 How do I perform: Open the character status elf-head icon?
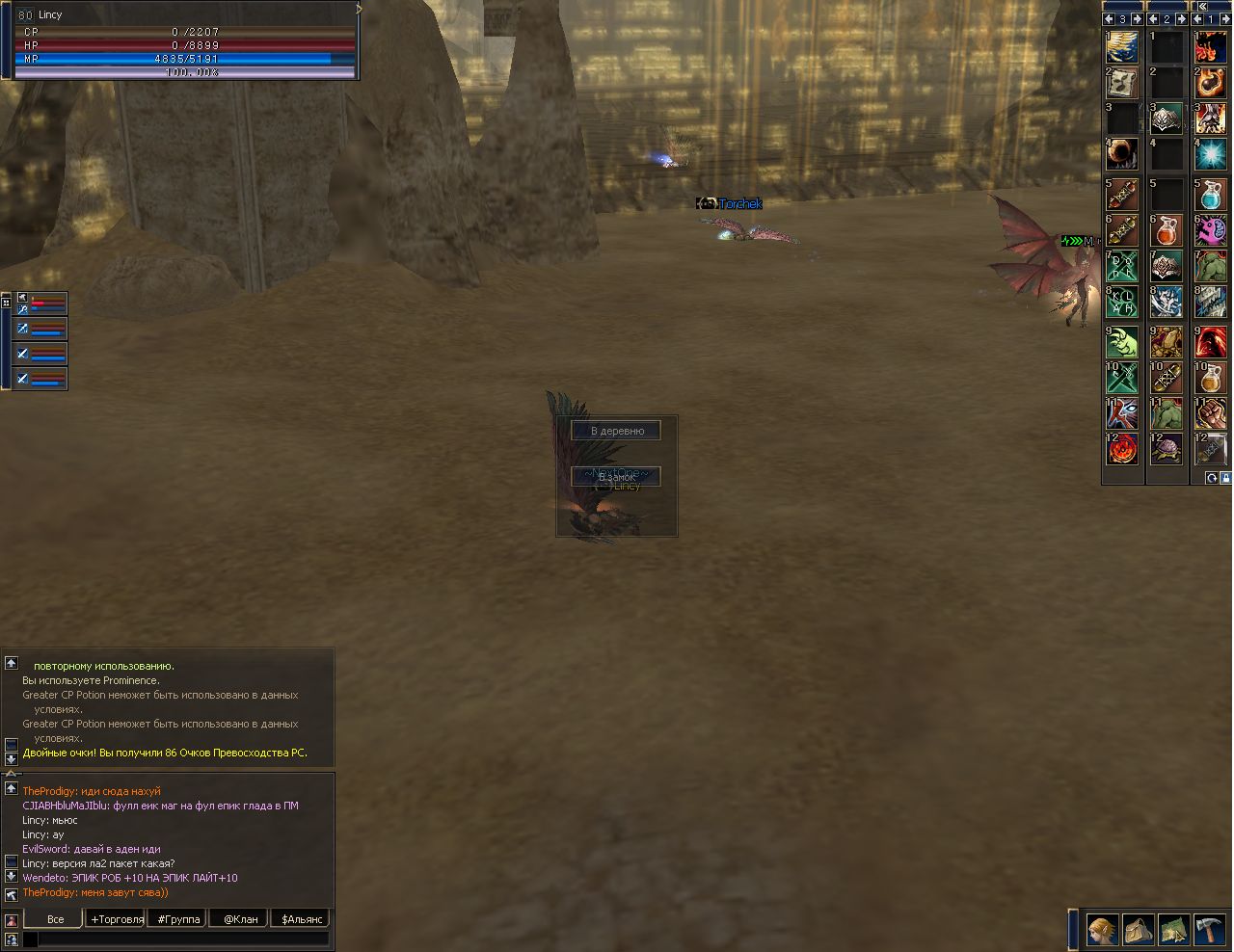pyautogui.click(x=1103, y=929)
